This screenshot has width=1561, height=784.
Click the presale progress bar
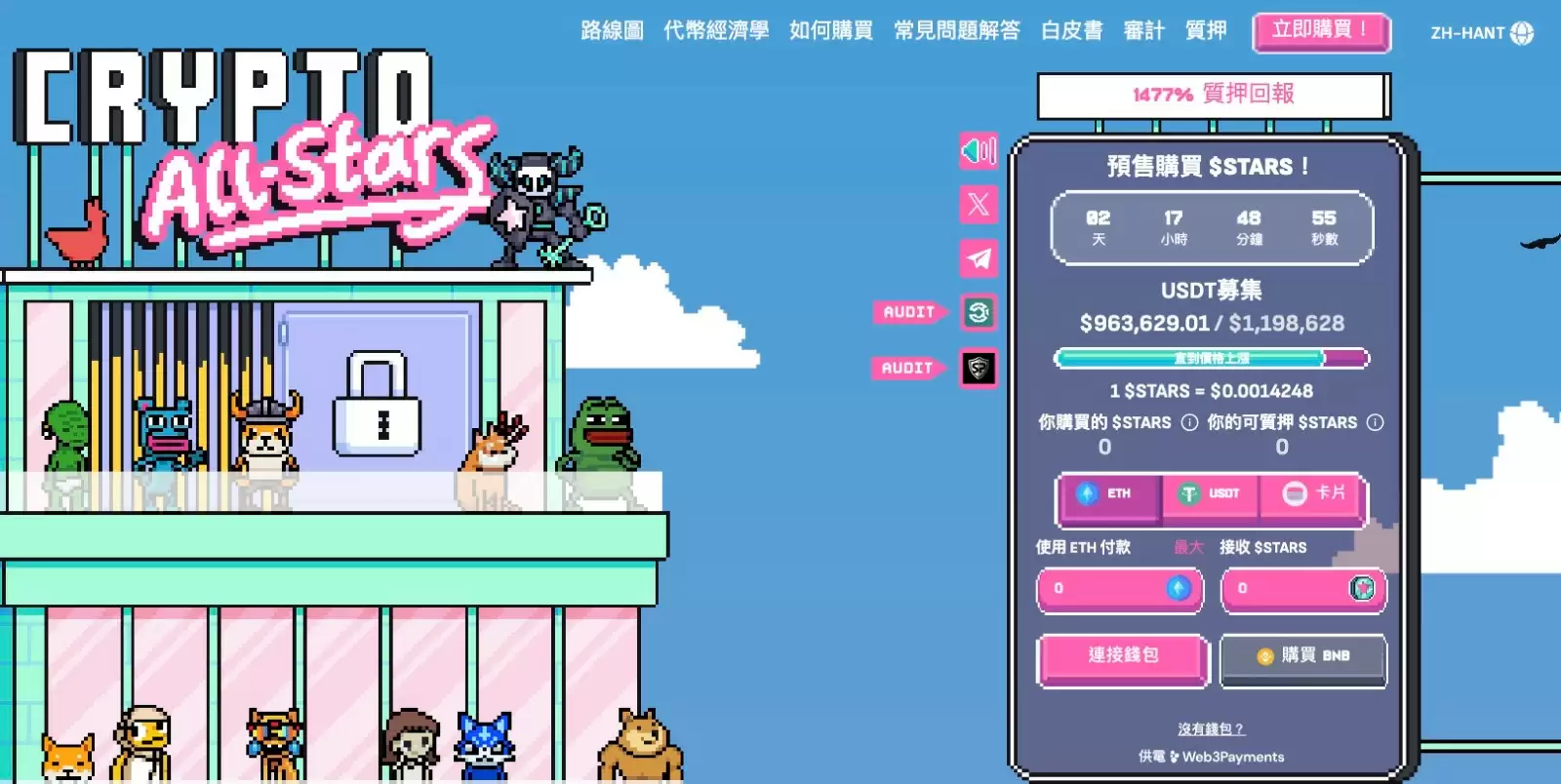(1213, 358)
